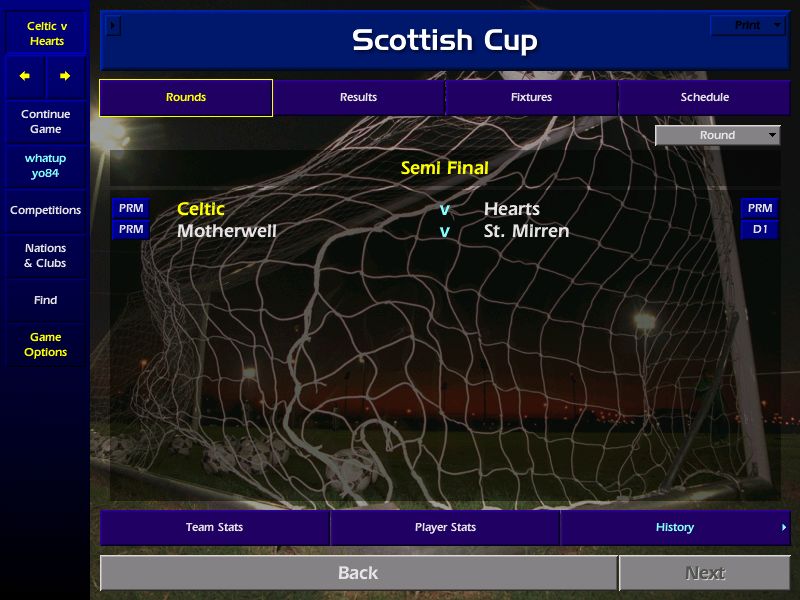Select the Rounds tab
Viewport: 800px width, 600px height.
point(186,97)
